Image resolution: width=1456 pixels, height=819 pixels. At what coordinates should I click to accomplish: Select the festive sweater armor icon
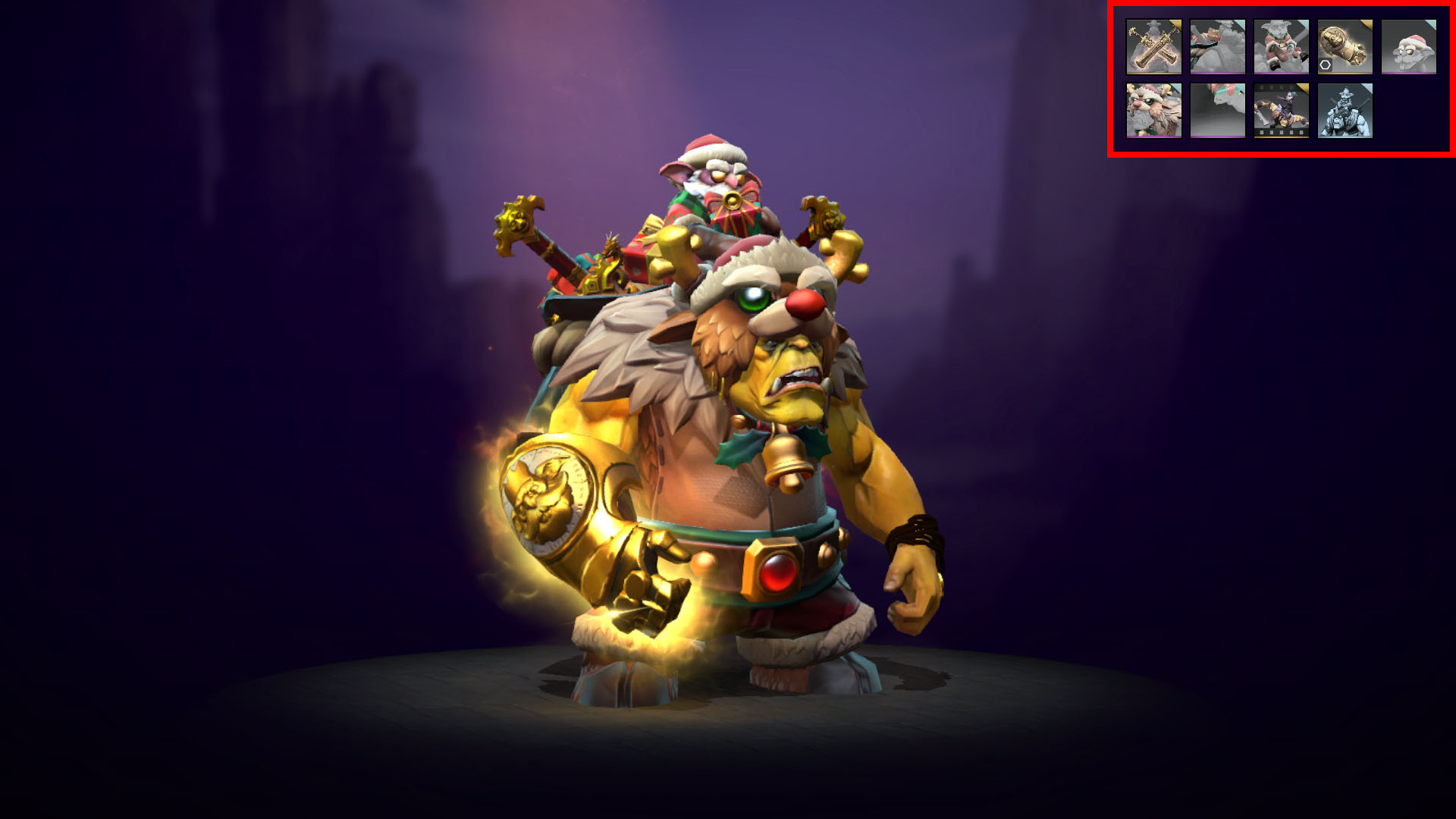(1280, 47)
